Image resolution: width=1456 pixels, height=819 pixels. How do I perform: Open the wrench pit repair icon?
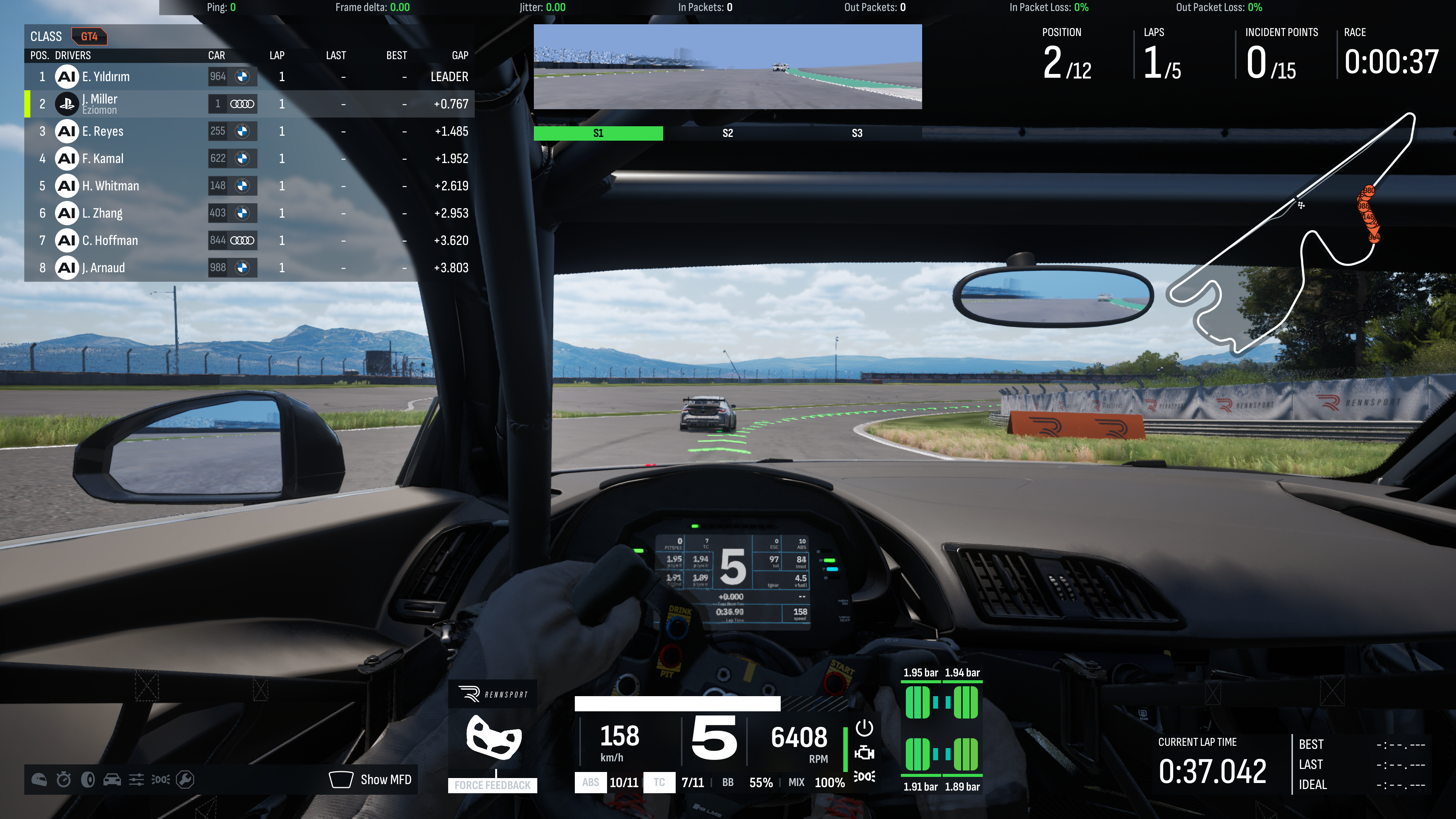(185, 780)
